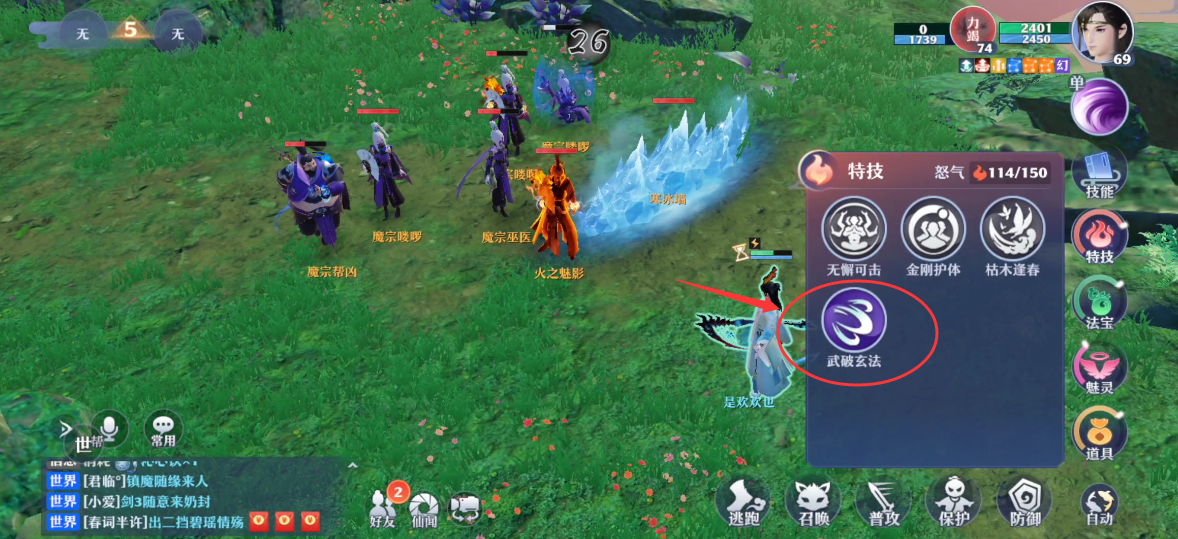Select the 无懈可击 special skill

click(x=853, y=229)
